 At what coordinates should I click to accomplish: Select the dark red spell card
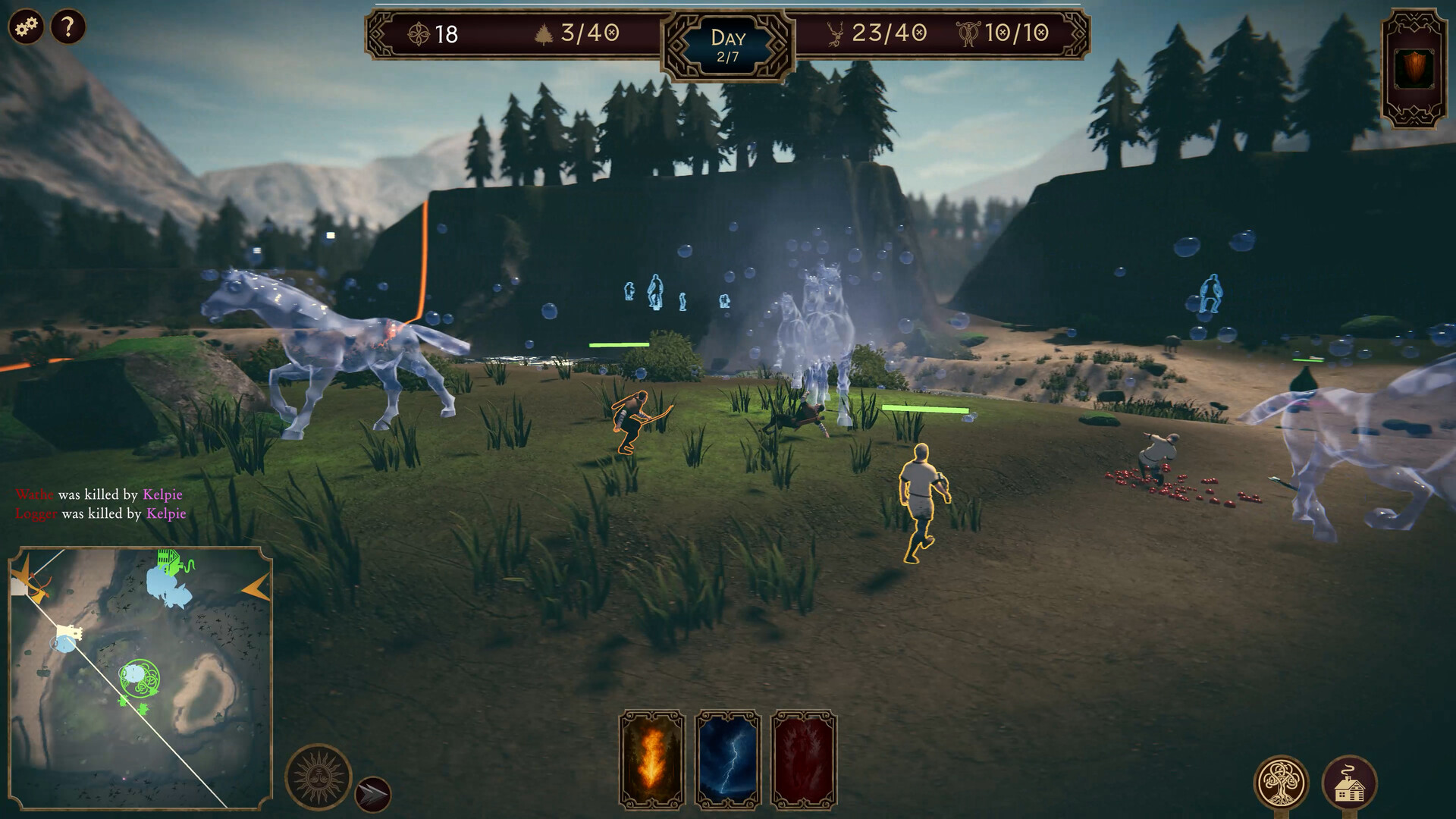[x=804, y=760]
